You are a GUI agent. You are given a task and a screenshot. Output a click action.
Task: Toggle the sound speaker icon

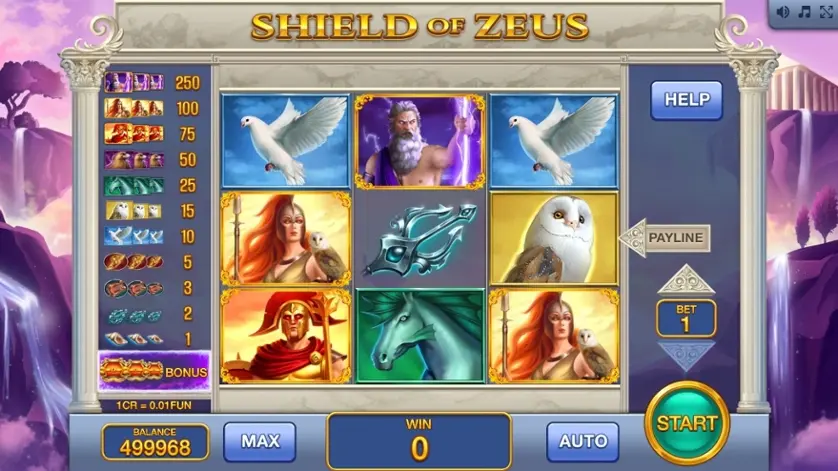coord(783,12)
